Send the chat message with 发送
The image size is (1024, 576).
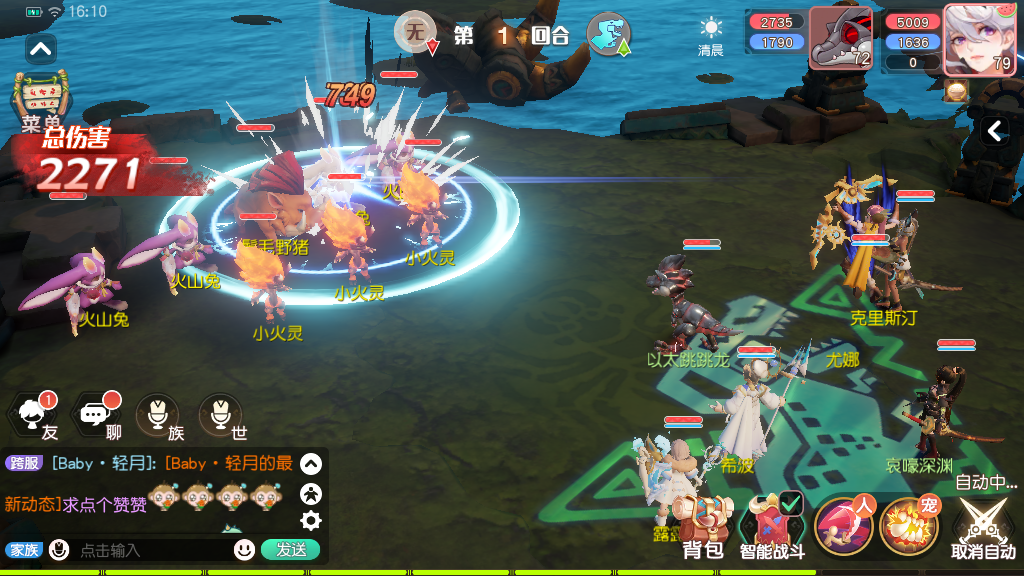click(290, 550)
